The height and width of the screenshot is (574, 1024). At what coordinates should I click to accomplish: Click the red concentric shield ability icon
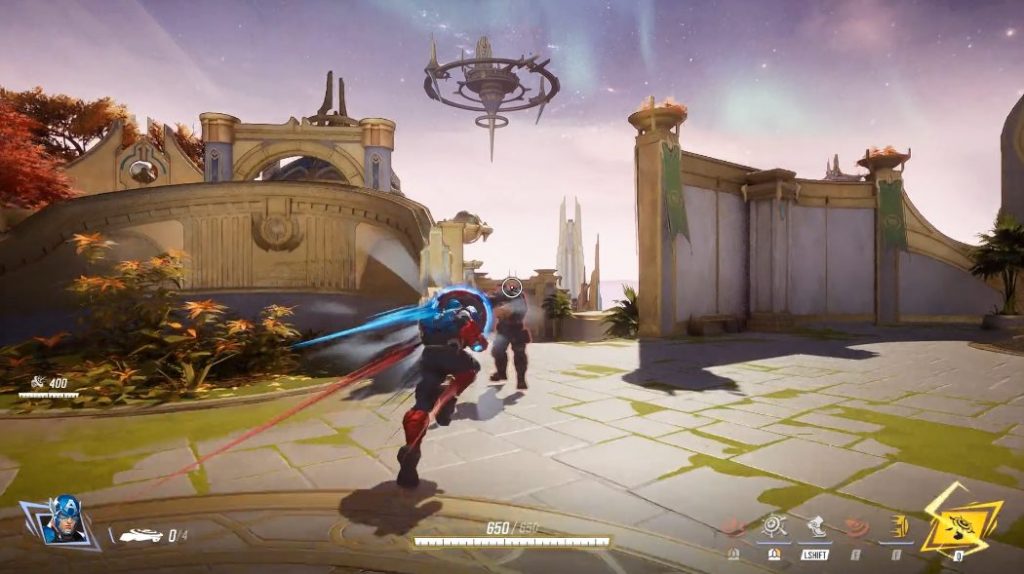(x=856, y=528)
